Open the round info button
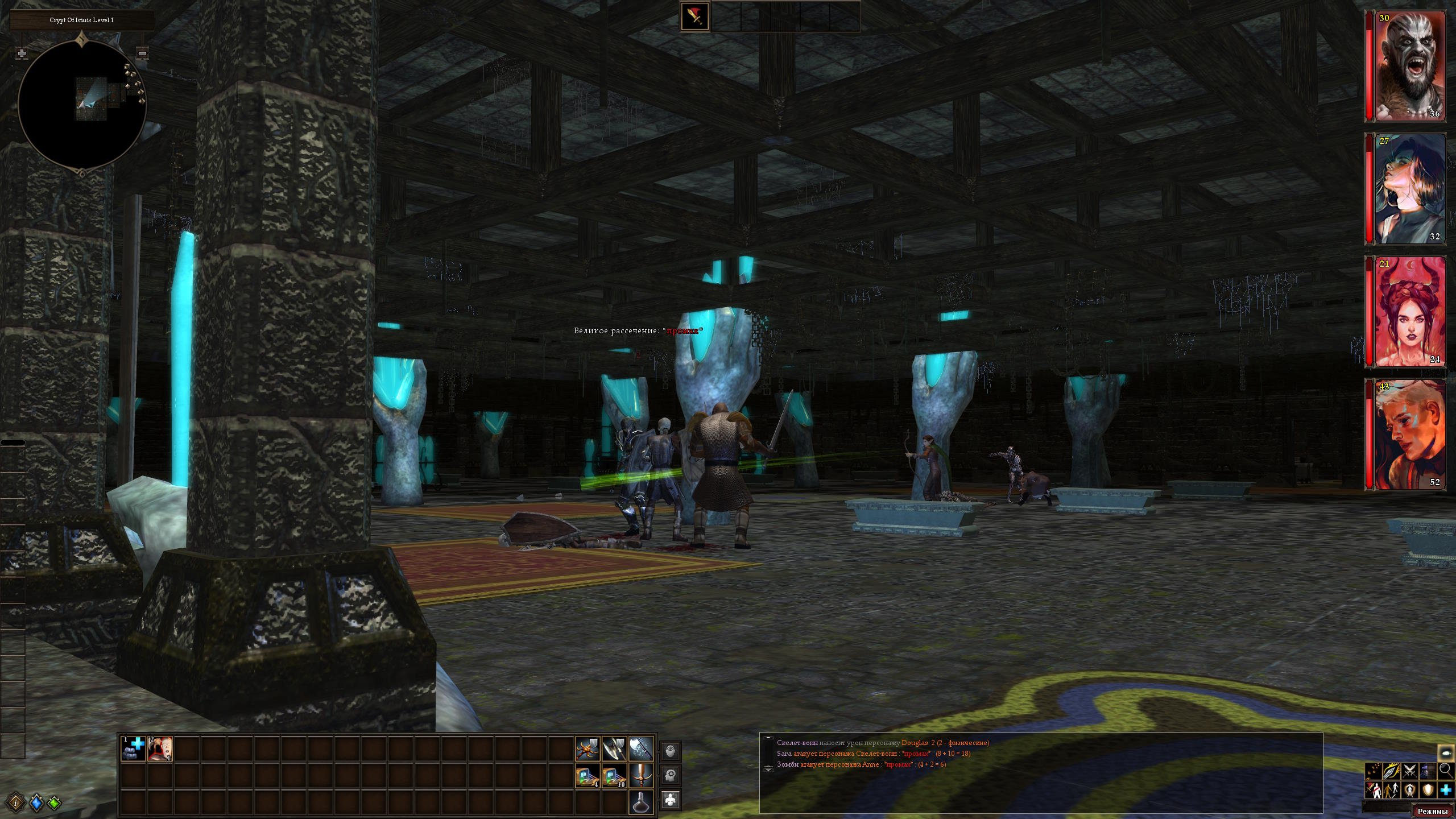Viewport: 1456px width, 819px height. (x=18, y=803)
